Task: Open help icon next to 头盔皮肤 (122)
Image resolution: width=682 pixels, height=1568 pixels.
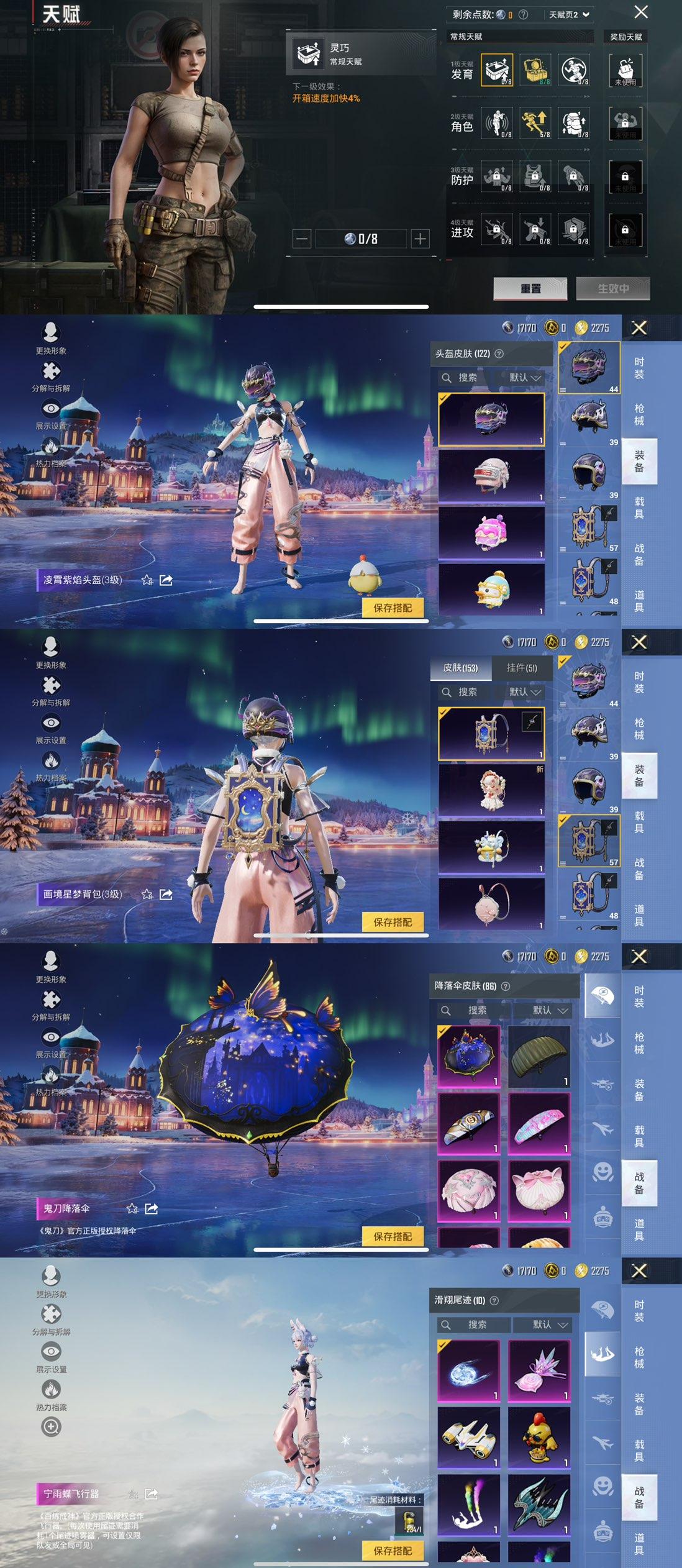Action: (x=499, y=353)
